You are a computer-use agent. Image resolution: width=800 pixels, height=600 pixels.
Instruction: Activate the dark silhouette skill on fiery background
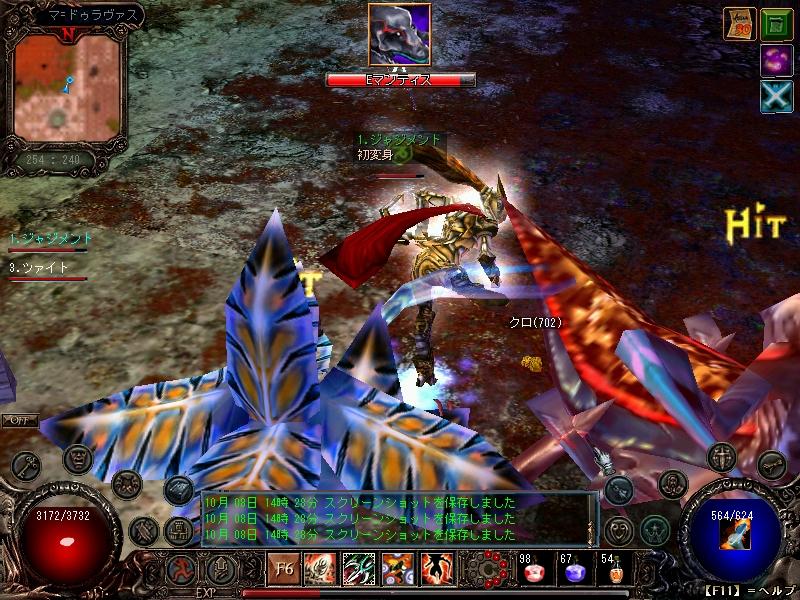coord(437,570)
